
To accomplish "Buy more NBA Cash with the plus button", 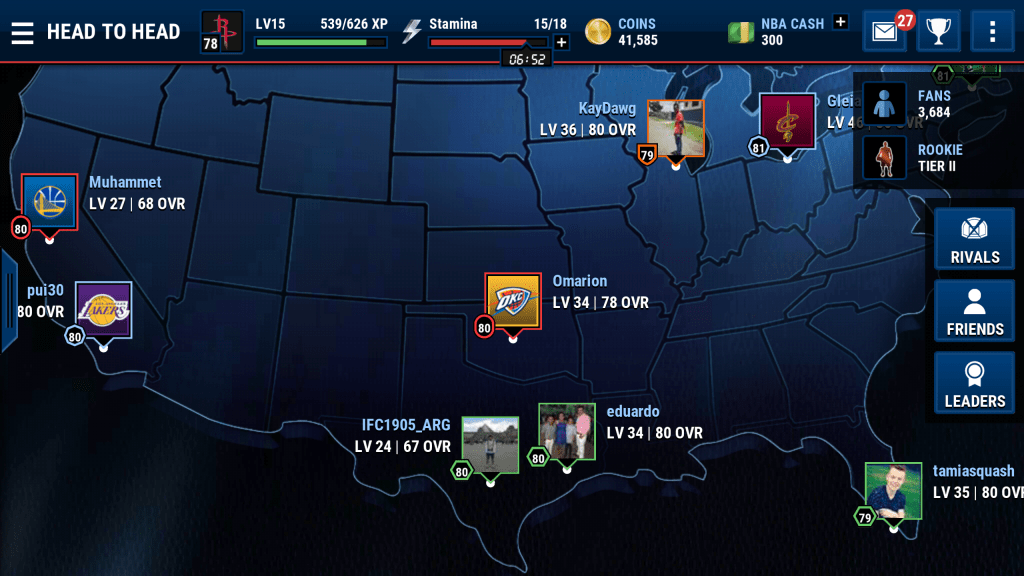I will (x=840, y=21).
